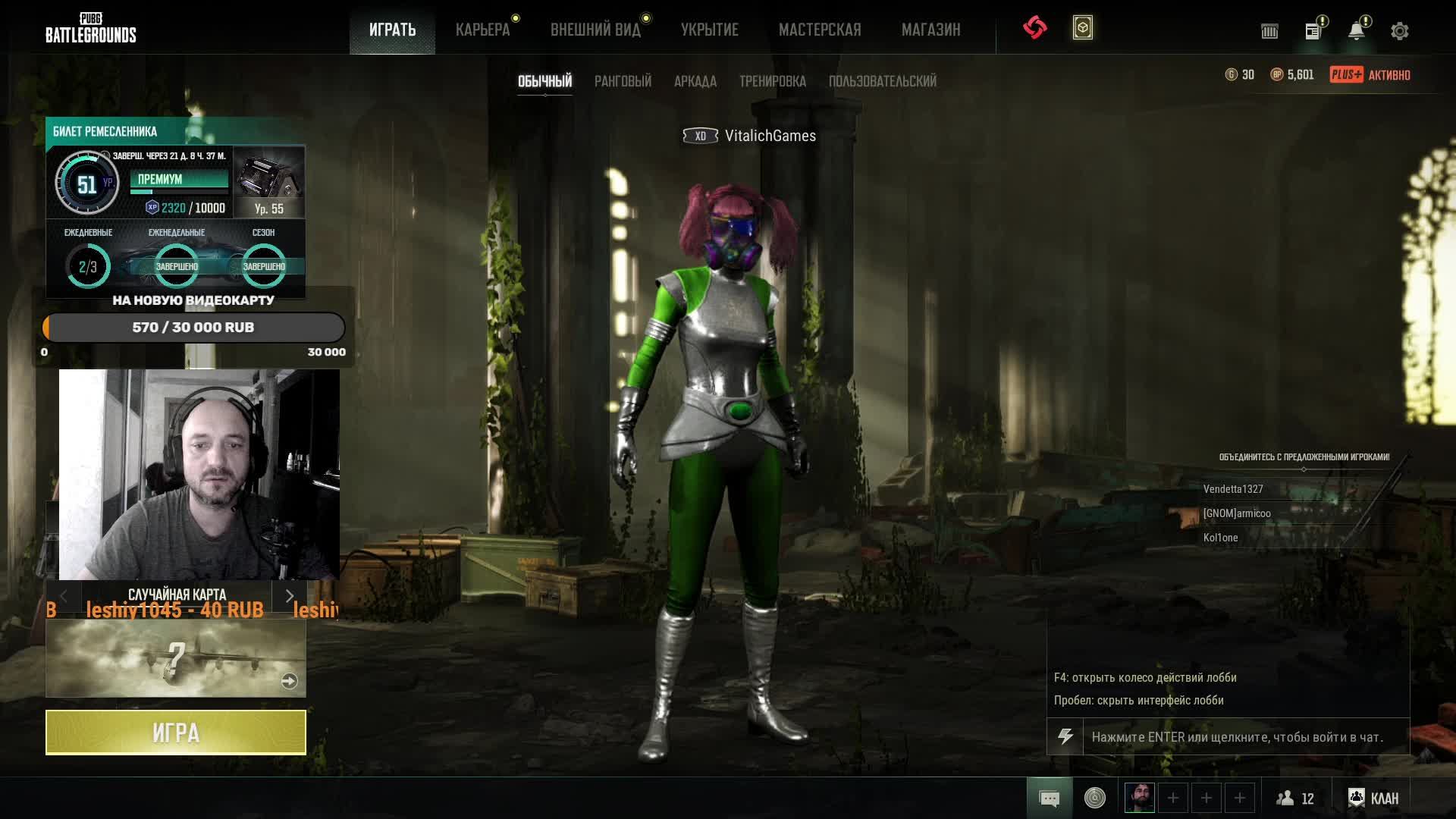Open the ПОЛЬЗОВАТЕЛЬСКИЙ matches mode
Viewport: 1456px width, 819px height.
coord(882,81)
